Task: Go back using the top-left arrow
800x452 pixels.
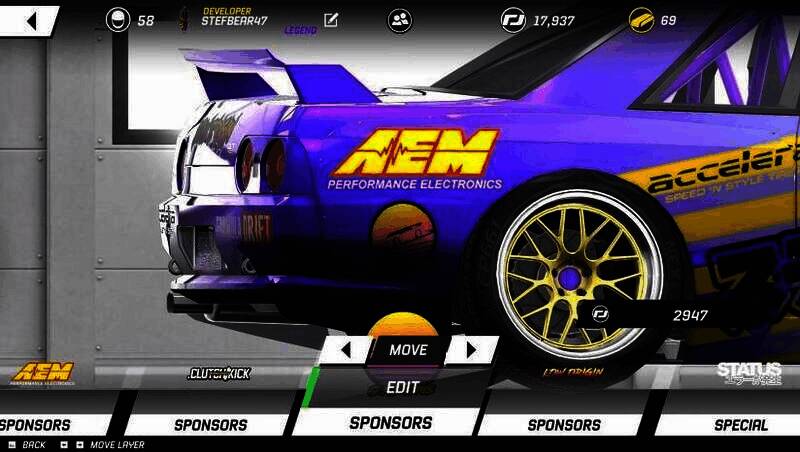Action: click(30, 21)
